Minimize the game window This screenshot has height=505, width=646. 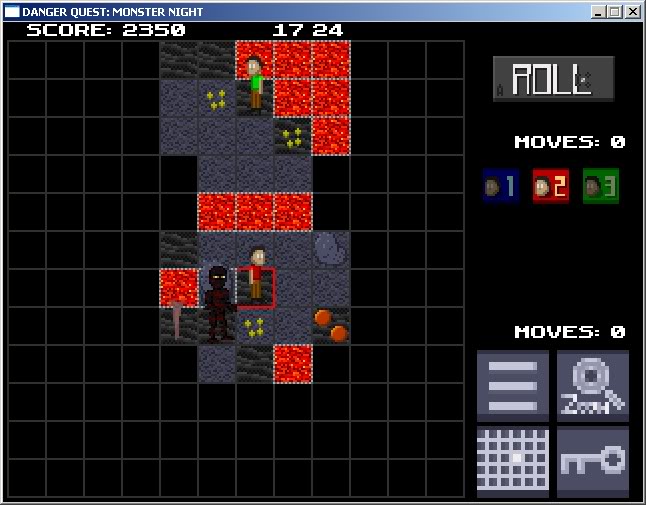[x=598, y=12]
